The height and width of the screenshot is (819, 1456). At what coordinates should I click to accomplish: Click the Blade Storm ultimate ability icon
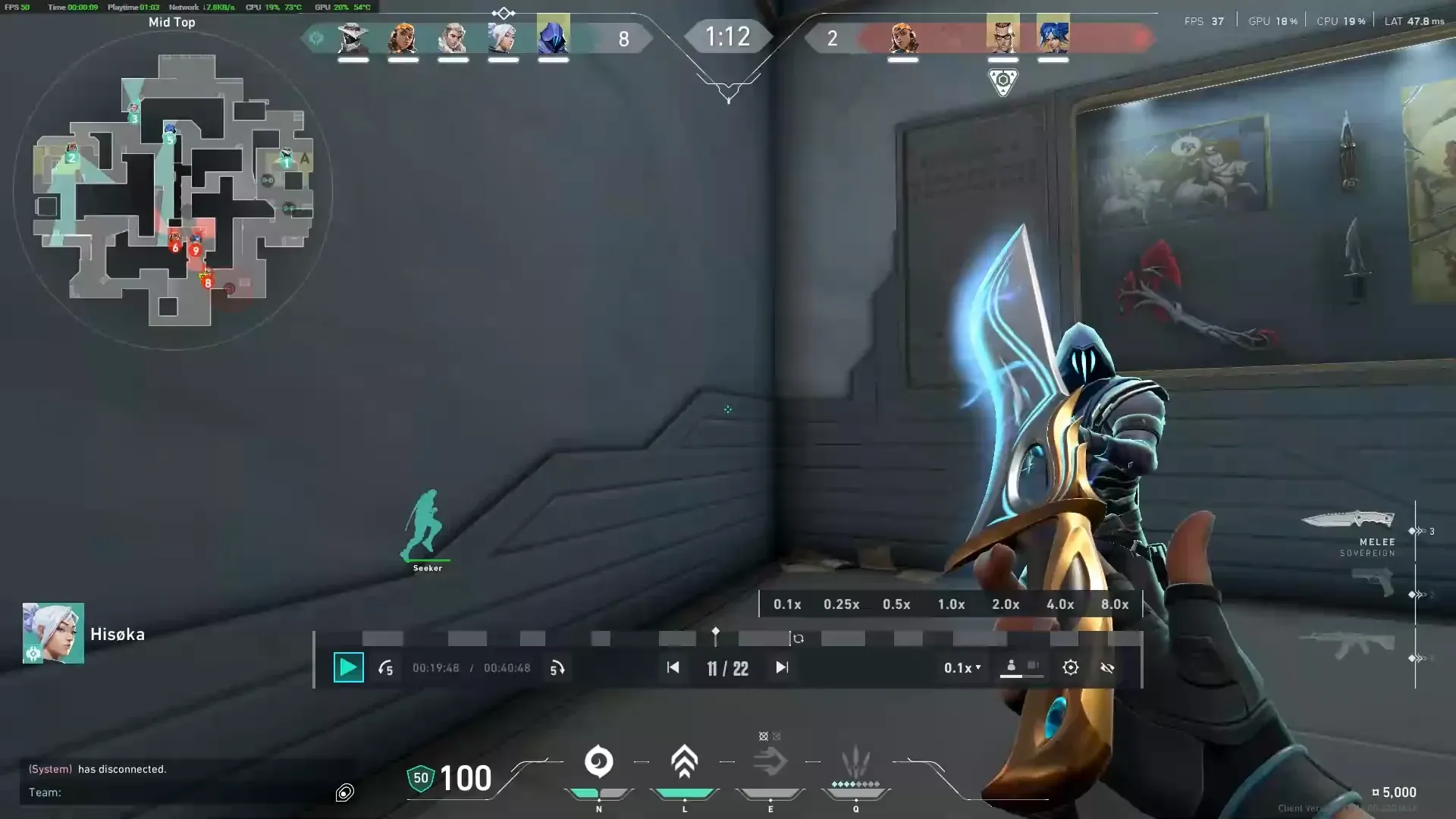click(x=855, y=761)
